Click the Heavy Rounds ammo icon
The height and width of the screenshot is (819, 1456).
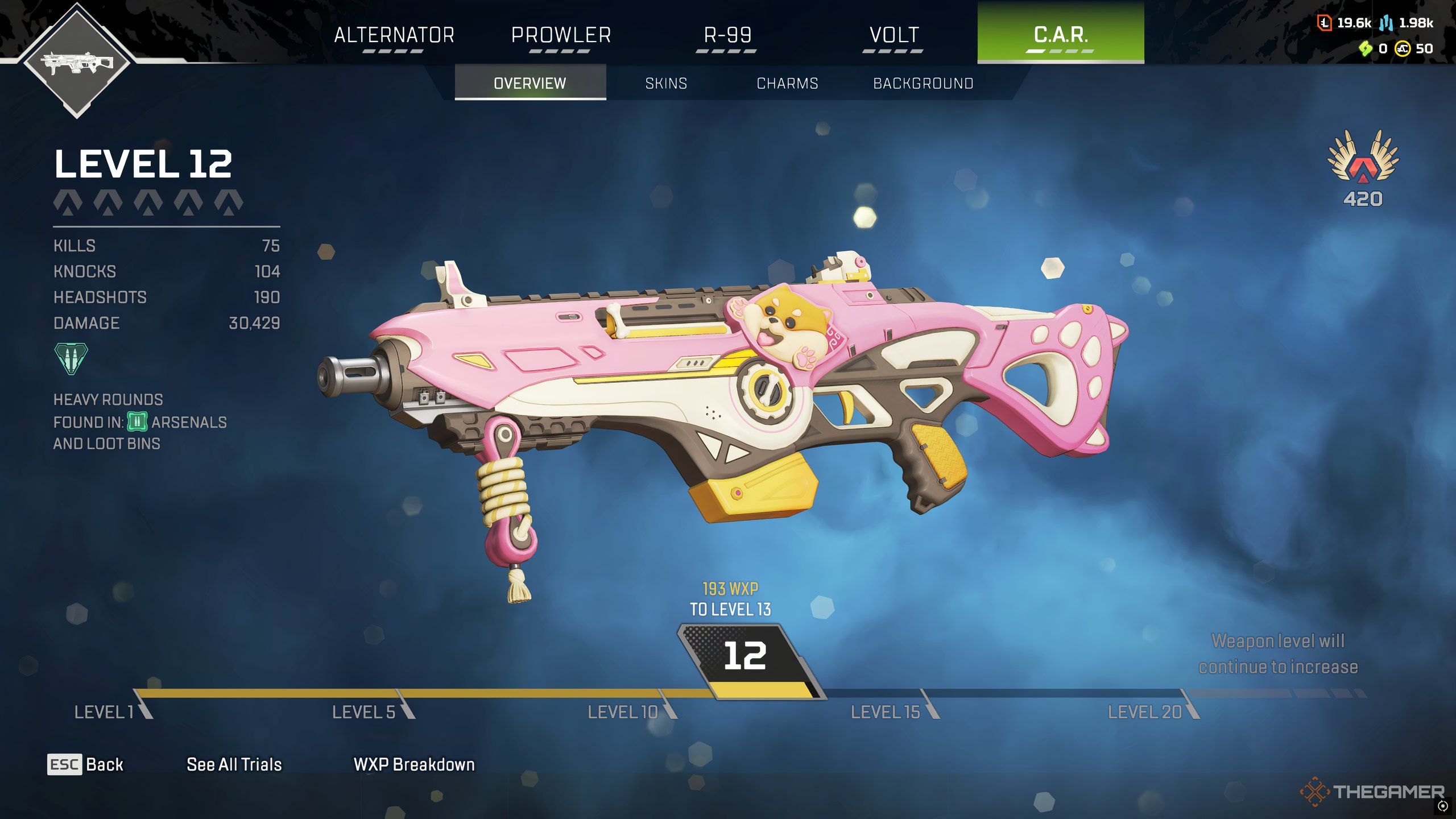pos(71,358)
